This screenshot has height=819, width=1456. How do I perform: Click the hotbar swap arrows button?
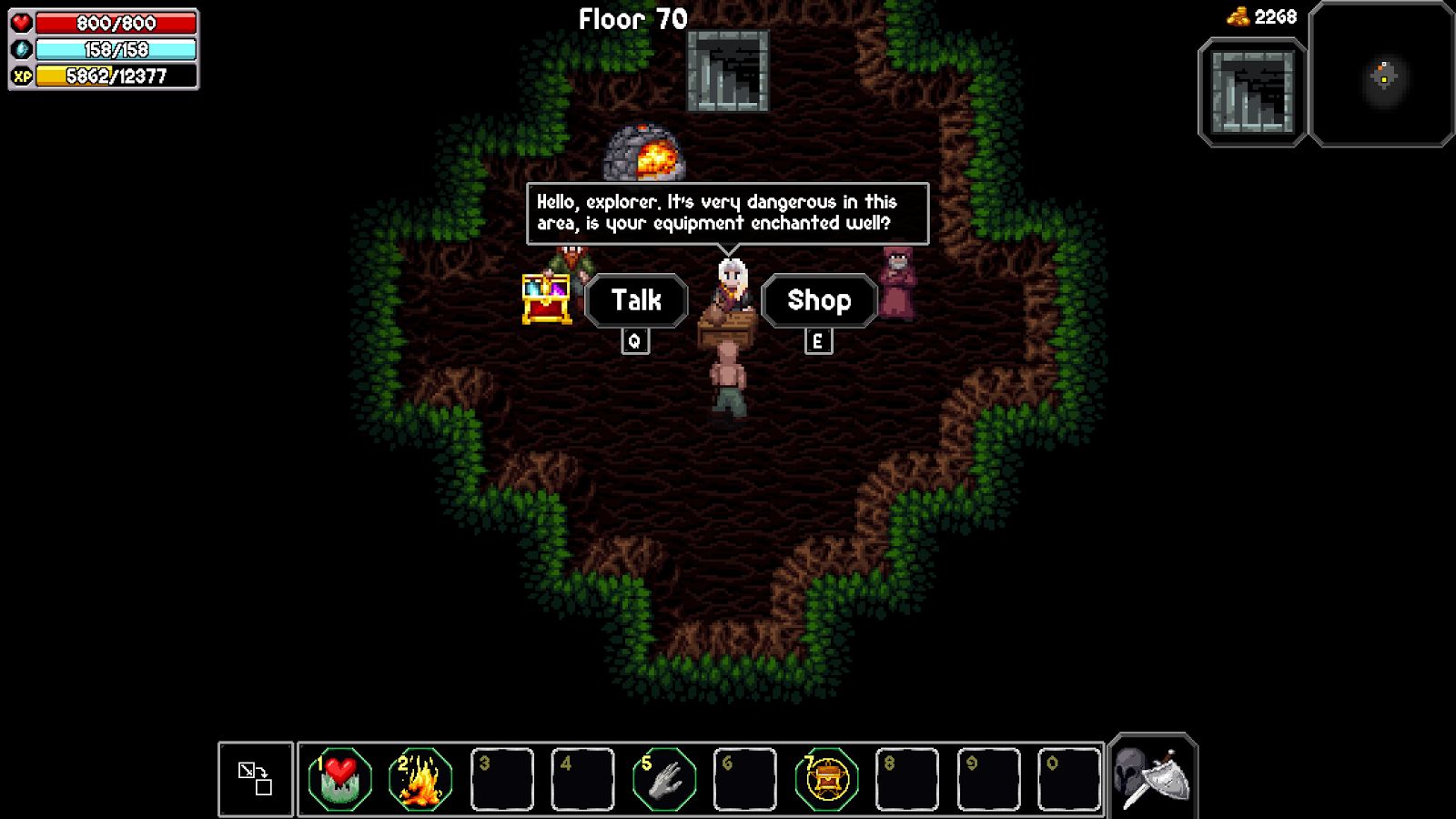coord(256,779)
